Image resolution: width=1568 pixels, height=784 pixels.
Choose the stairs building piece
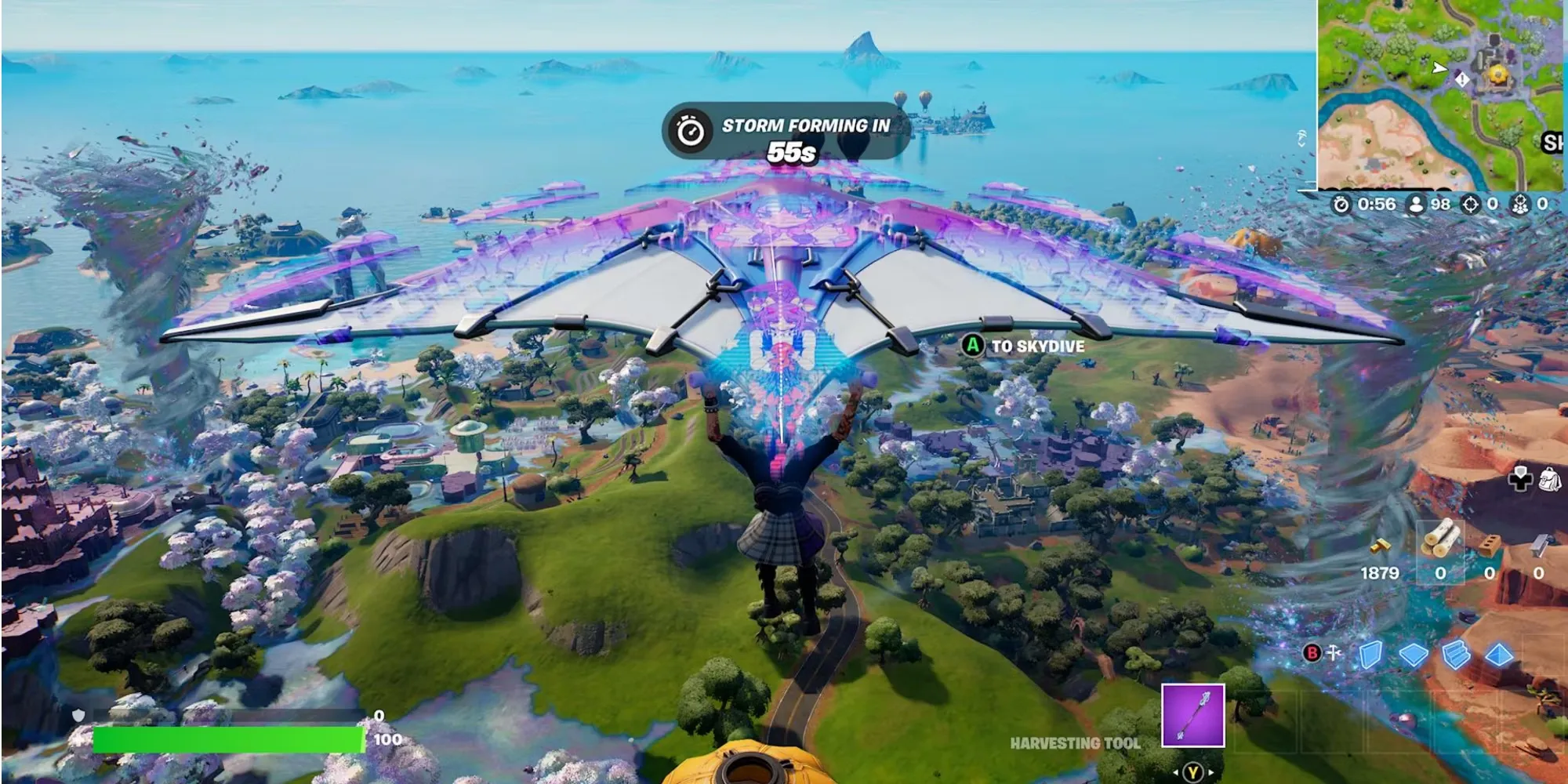pos(1456,655)
